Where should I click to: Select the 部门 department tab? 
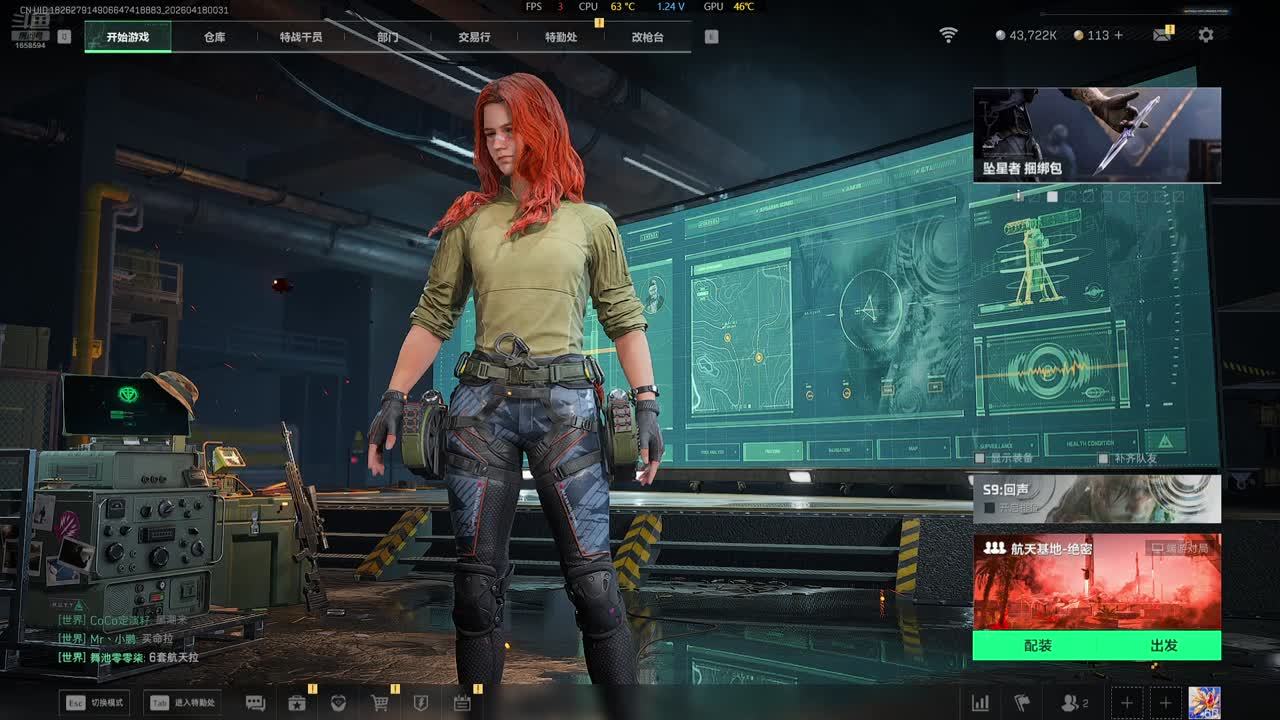(x=388, y=37)
